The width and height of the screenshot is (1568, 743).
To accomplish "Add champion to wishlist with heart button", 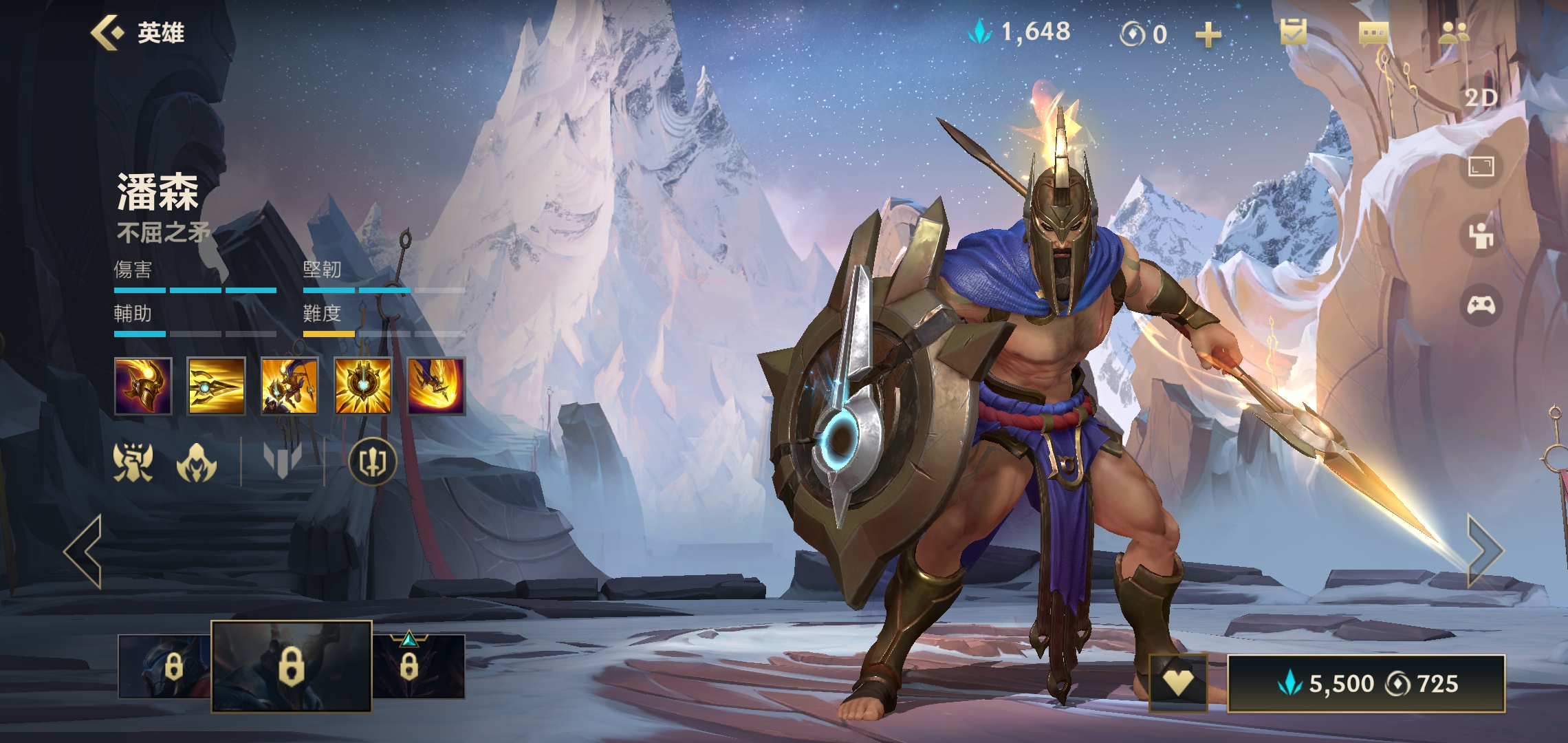I will pyautogui.click(x=1178, y=682).
